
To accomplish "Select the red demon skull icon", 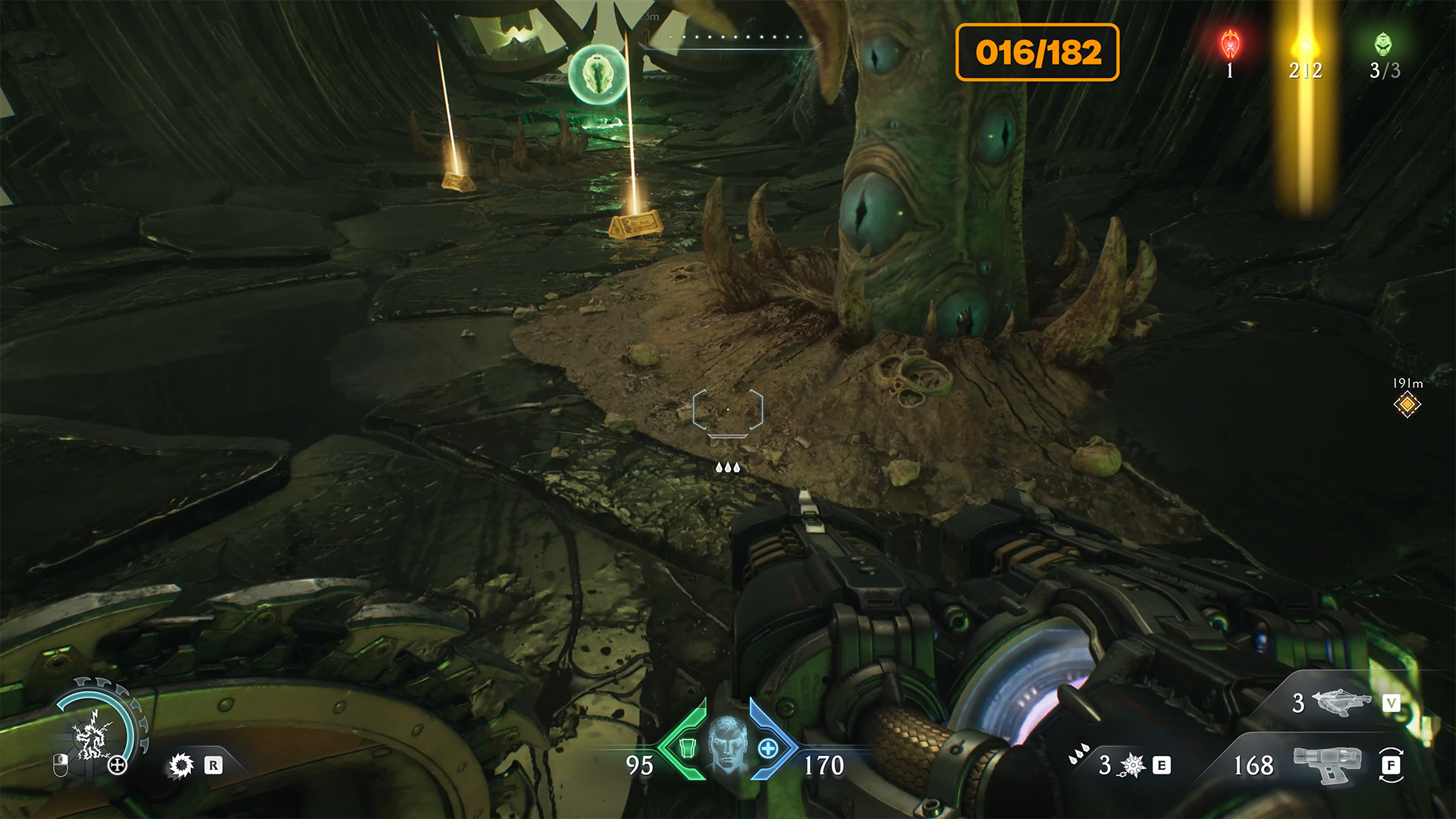I will pos(1230,44).
